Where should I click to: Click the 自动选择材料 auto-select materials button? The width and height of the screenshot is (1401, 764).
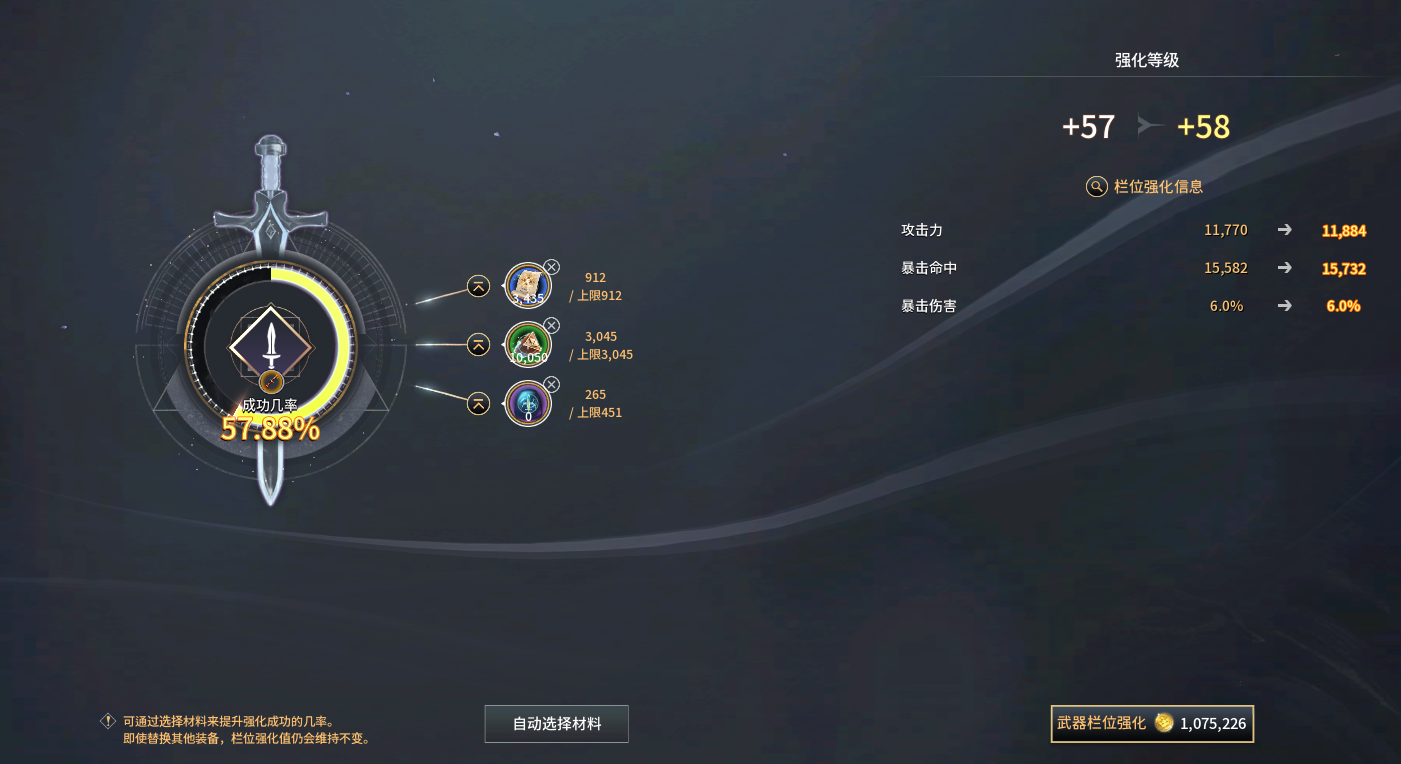pos(557,724)
